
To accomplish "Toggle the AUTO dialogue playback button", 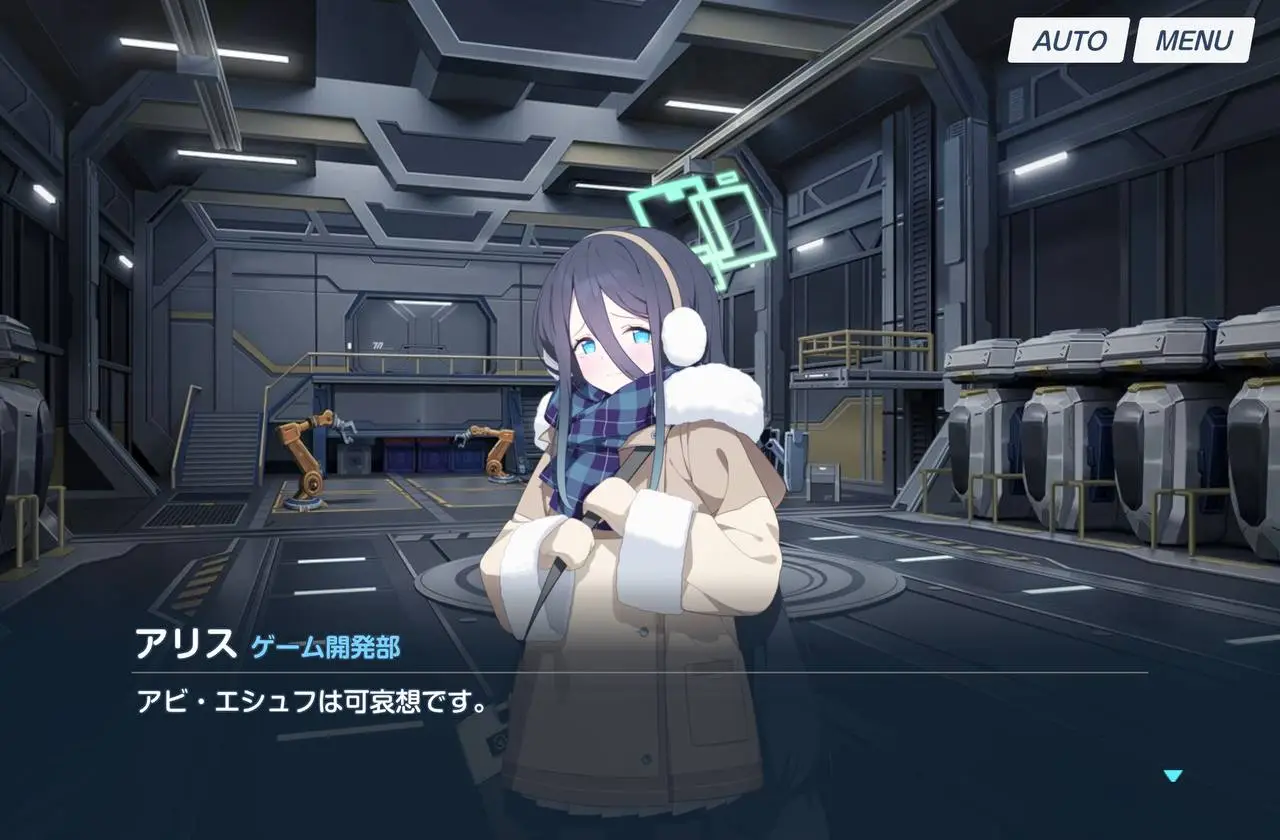I will (1068, 41).
